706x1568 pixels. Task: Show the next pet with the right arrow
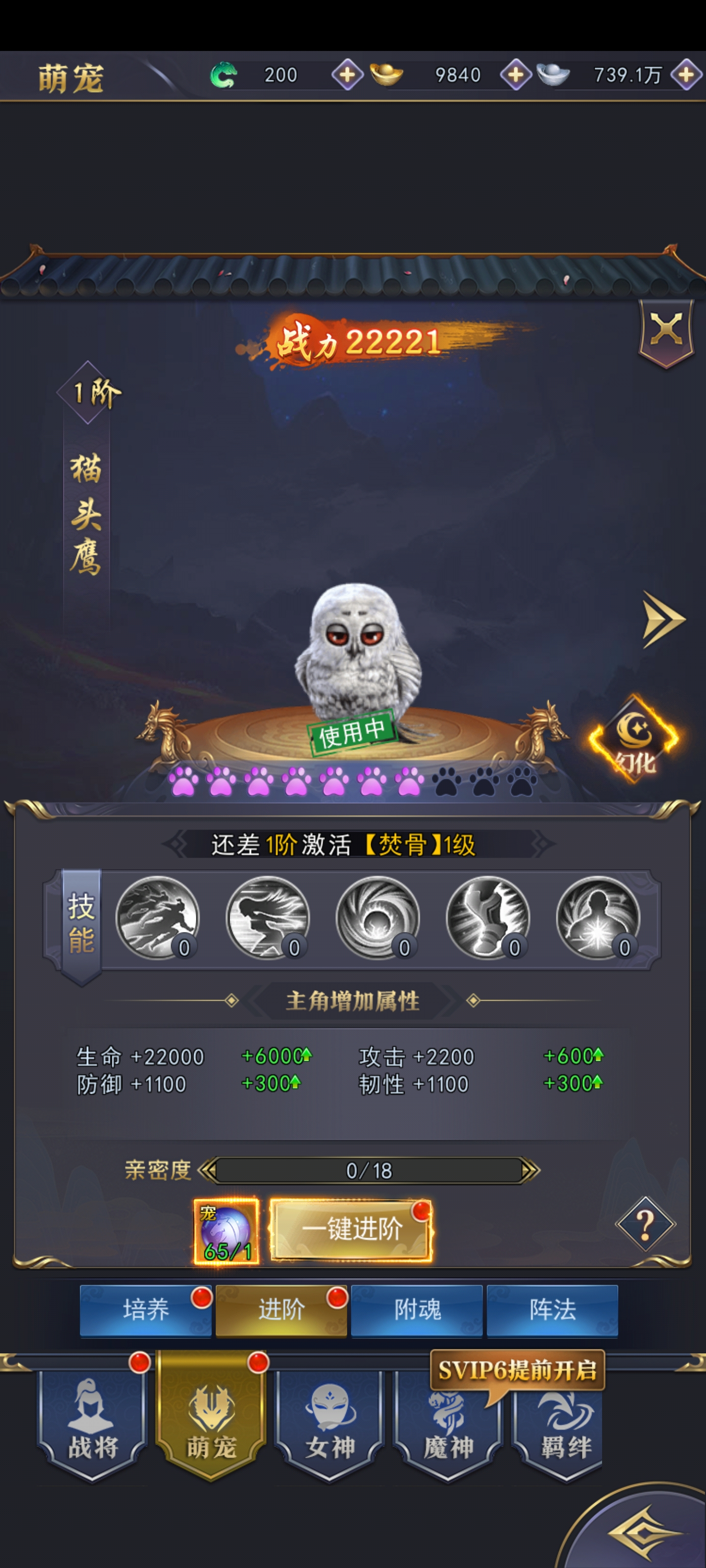point(663,620)
